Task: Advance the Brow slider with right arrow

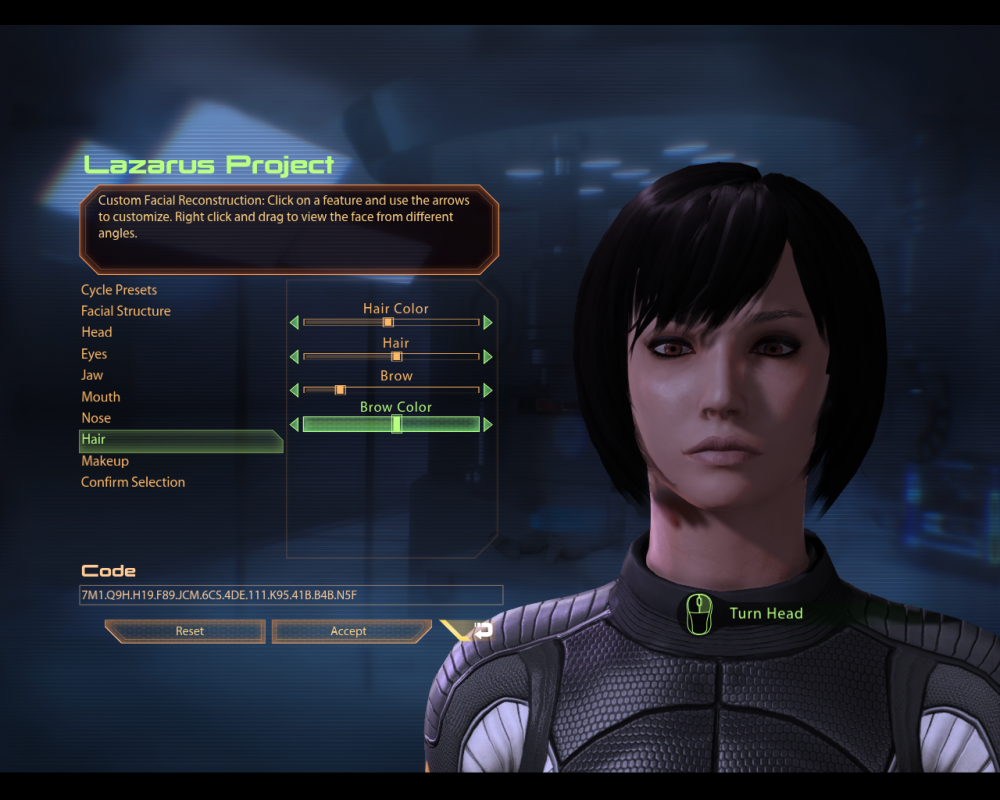Action: (488, 389)
